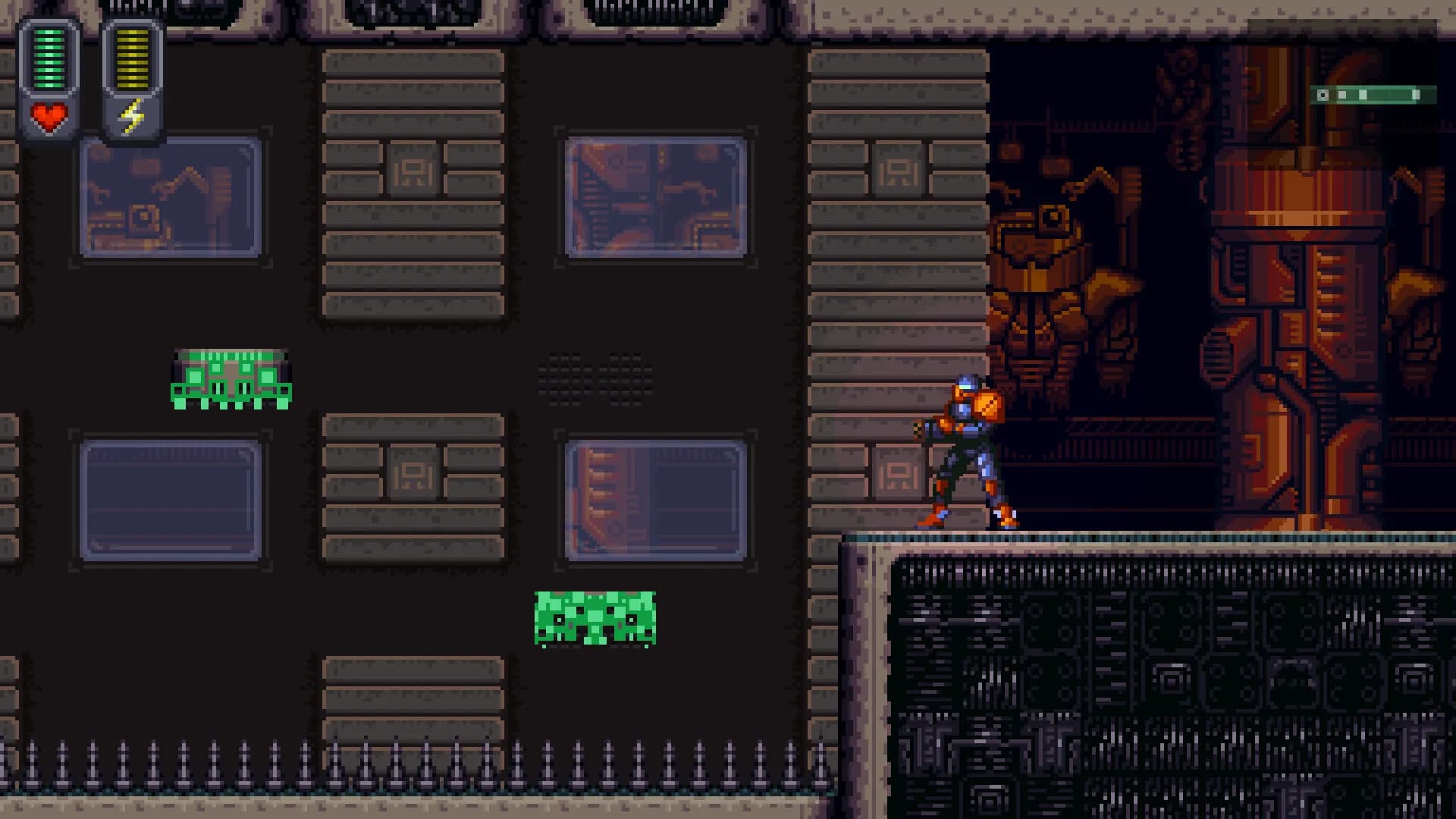This screenshot has width=1456, height=819.
Task: Expand the lower-right window with orange door
Action: 656,500
